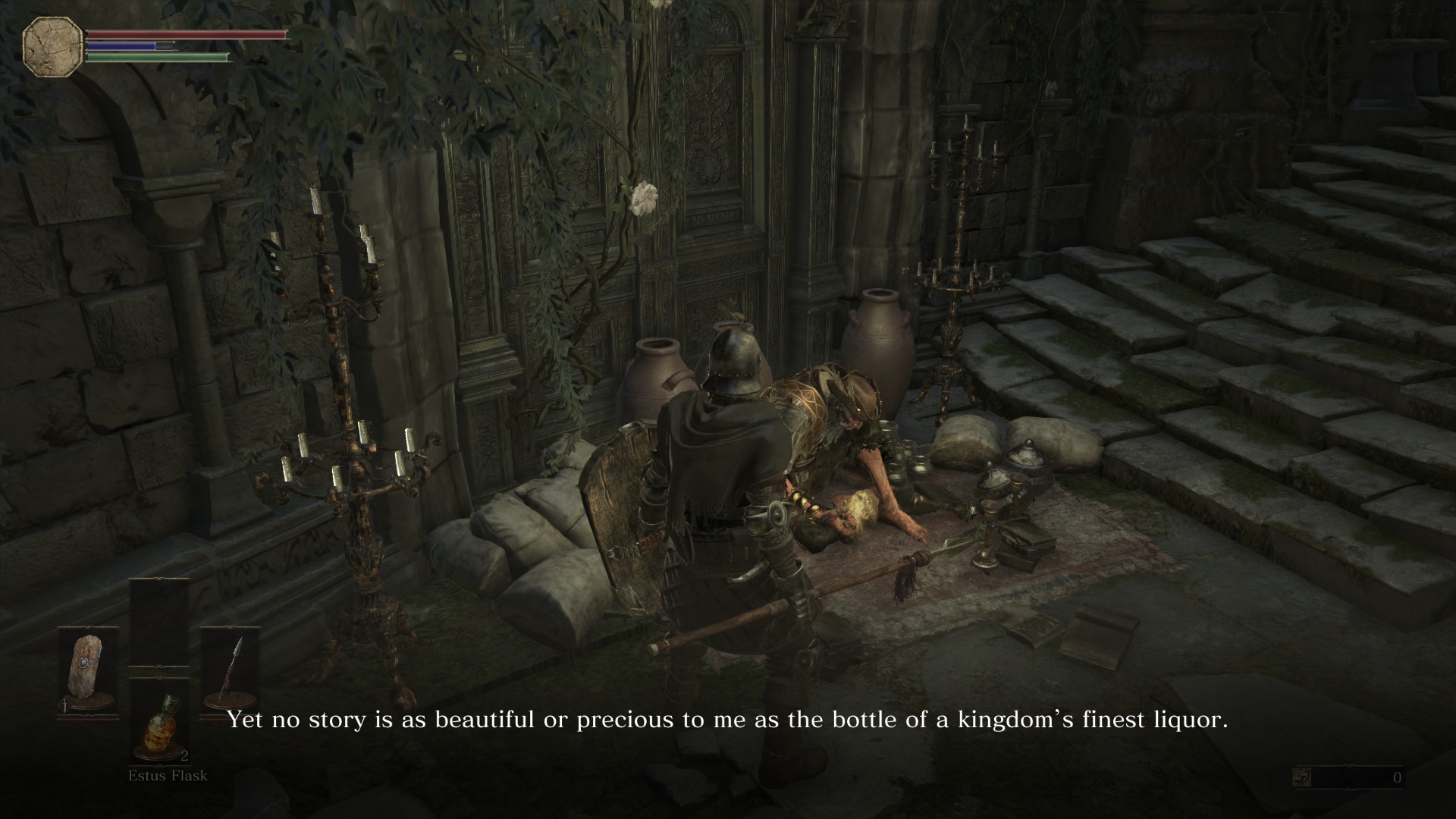Click the octagonal character status emblem
Screen dimensions: 1456x819
pos(53,46)
